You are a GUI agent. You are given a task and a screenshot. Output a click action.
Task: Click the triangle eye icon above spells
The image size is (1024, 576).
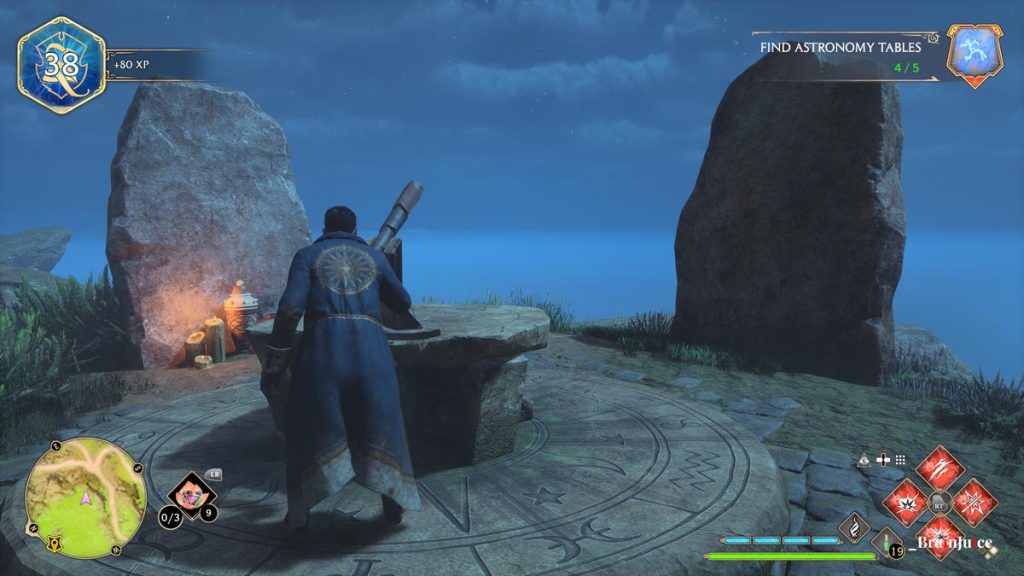point(863,460)
